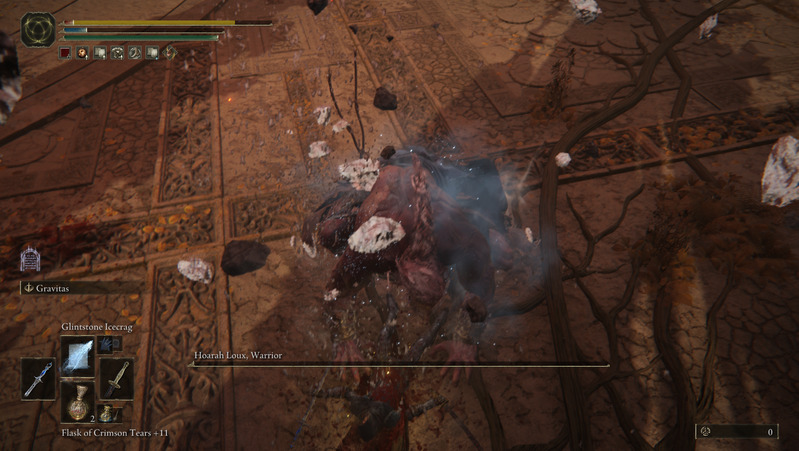This screenshot has width=799, height=451.
Task: Select the Glintstone Icecrag spell slot
Action: [76, 356]
